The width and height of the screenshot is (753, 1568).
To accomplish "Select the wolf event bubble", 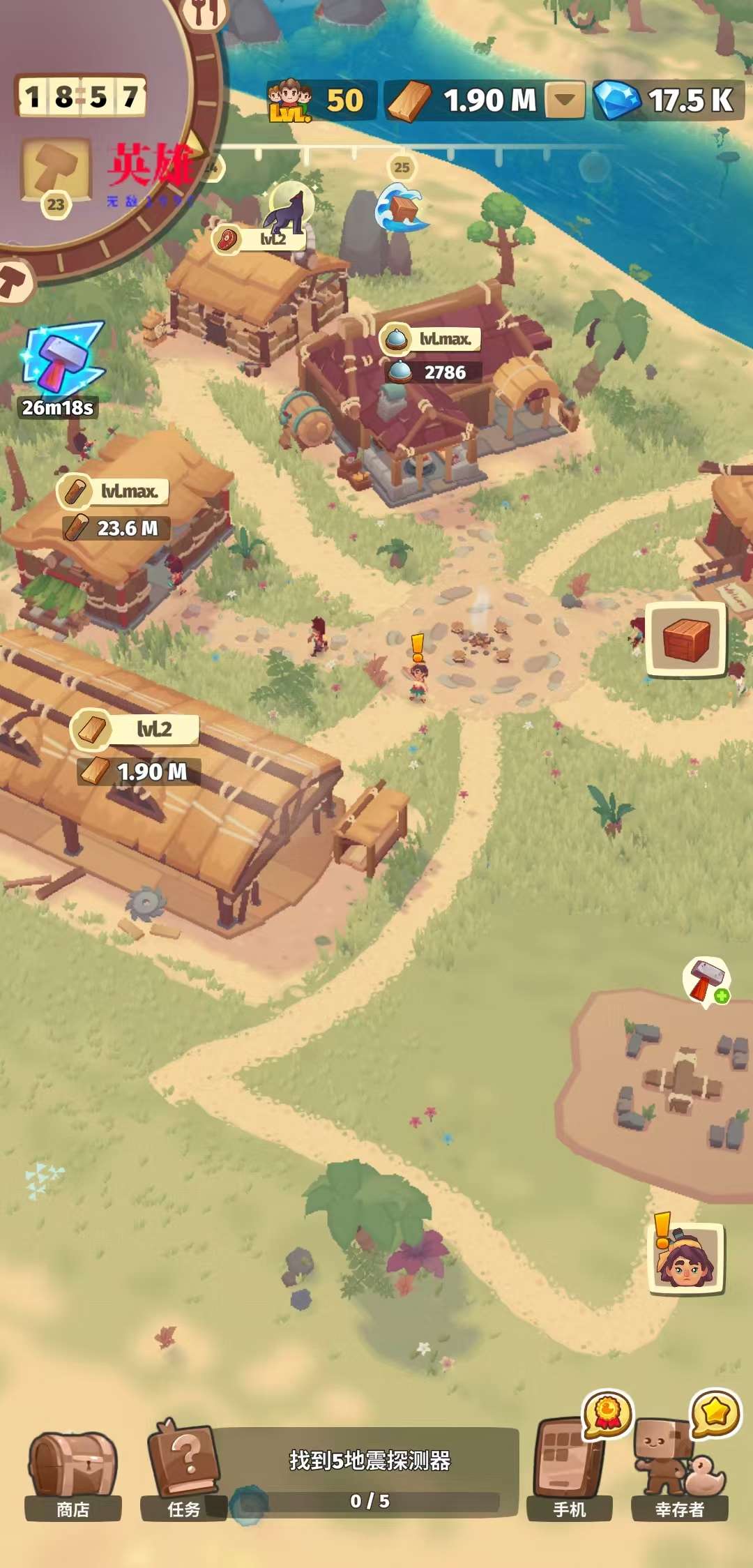I will 291,205.
